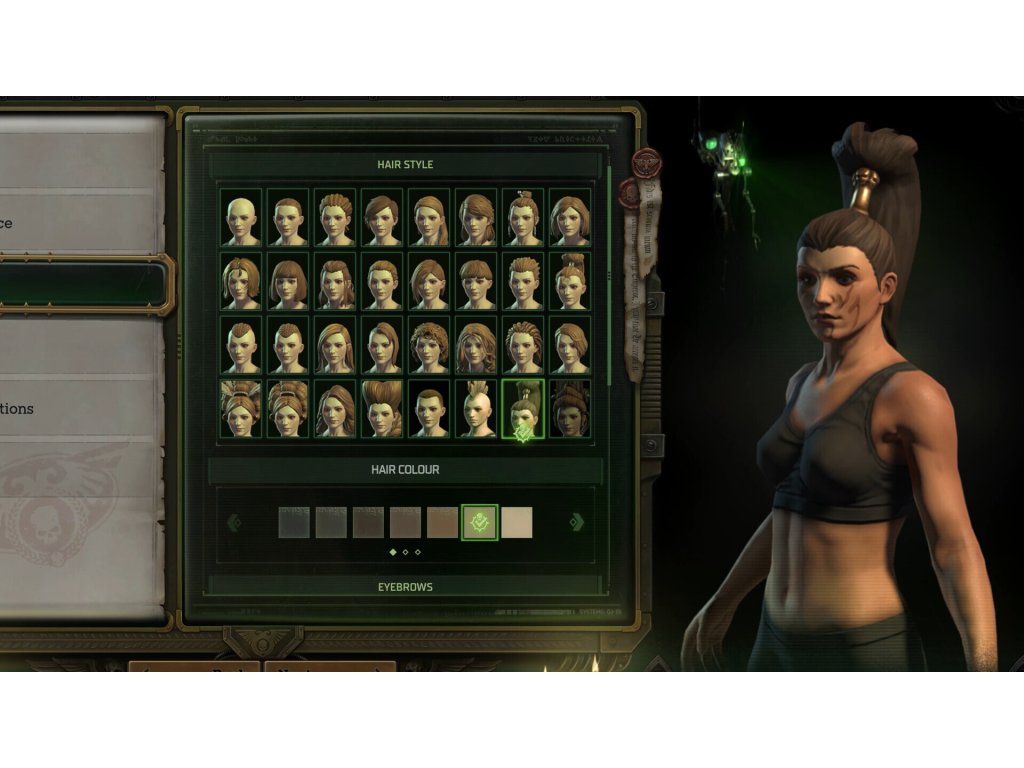The height and width of the screenshot is (768, 1024).
Task: Select the grey leftmost hair colour swatch
Action: [x=294, y=522]
